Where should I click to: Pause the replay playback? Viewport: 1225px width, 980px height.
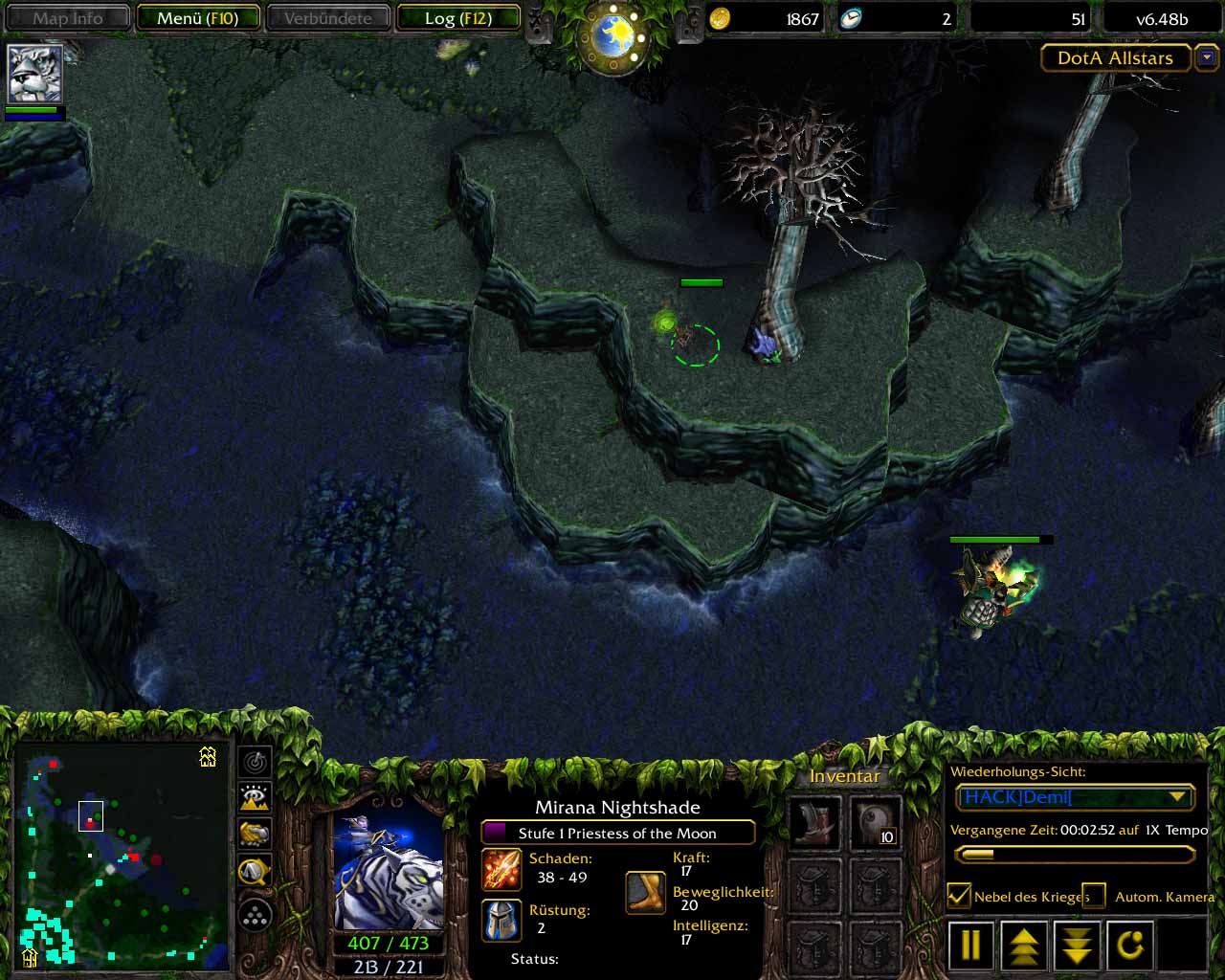[970, 946]
